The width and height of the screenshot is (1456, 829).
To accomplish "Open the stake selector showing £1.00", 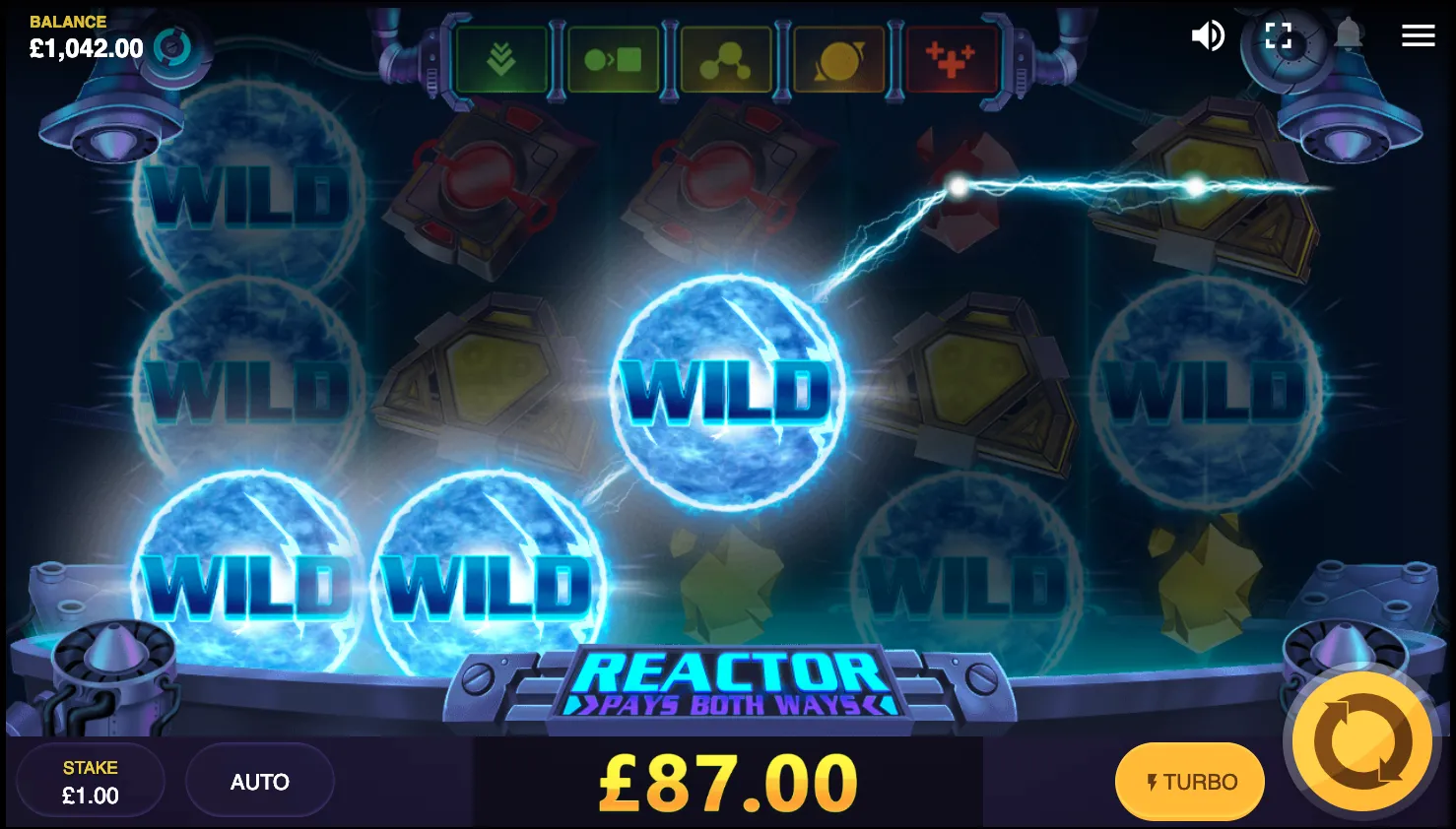I will 90,781.
